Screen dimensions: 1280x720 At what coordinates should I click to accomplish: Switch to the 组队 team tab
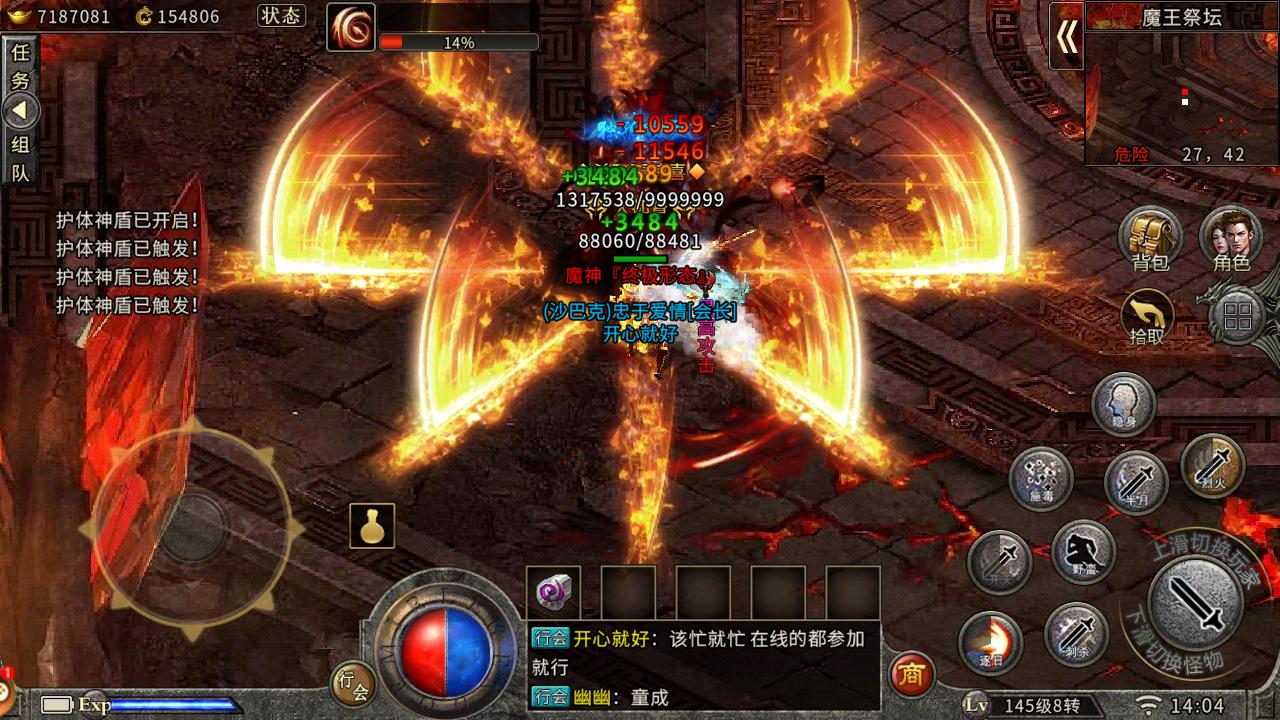[20, 158]
